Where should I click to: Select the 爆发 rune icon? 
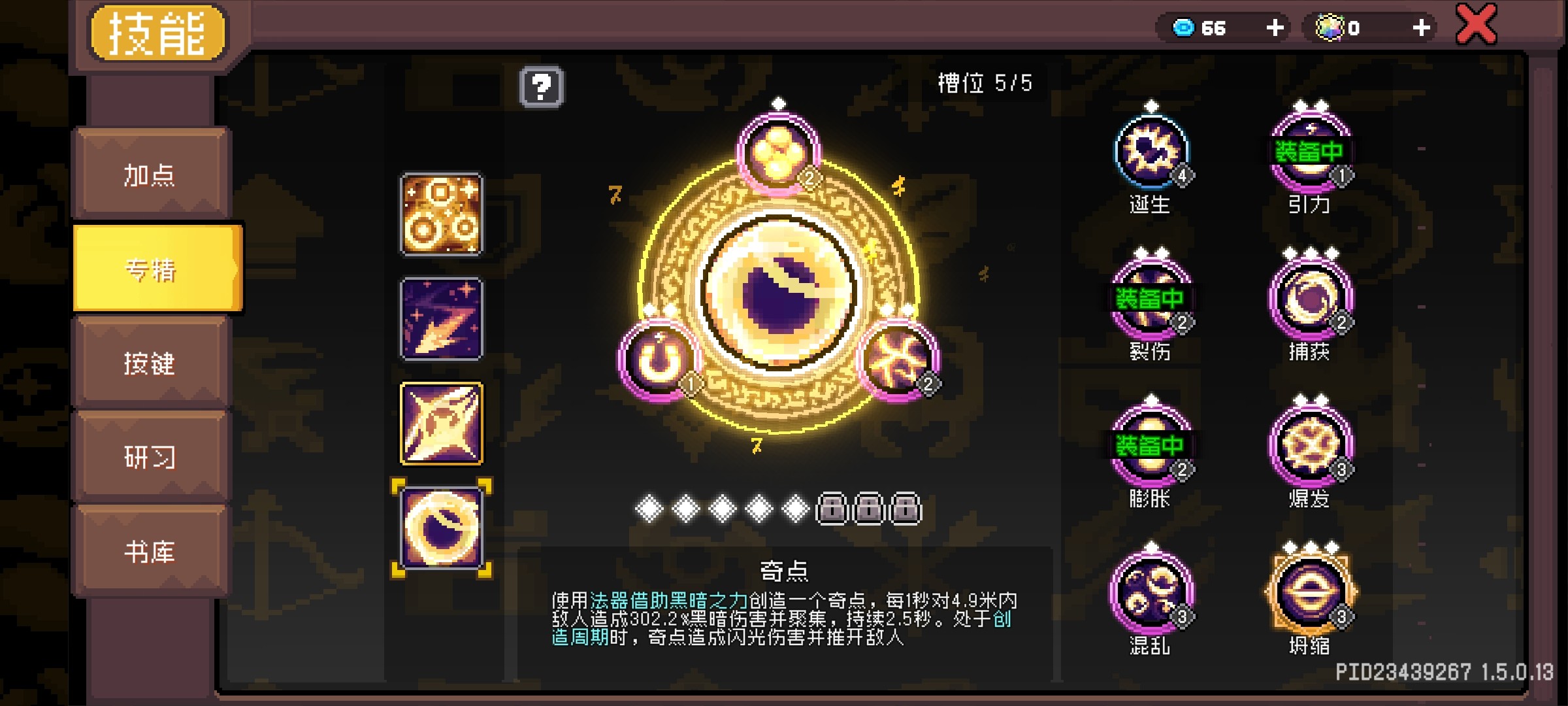(x=1309, y=446)
